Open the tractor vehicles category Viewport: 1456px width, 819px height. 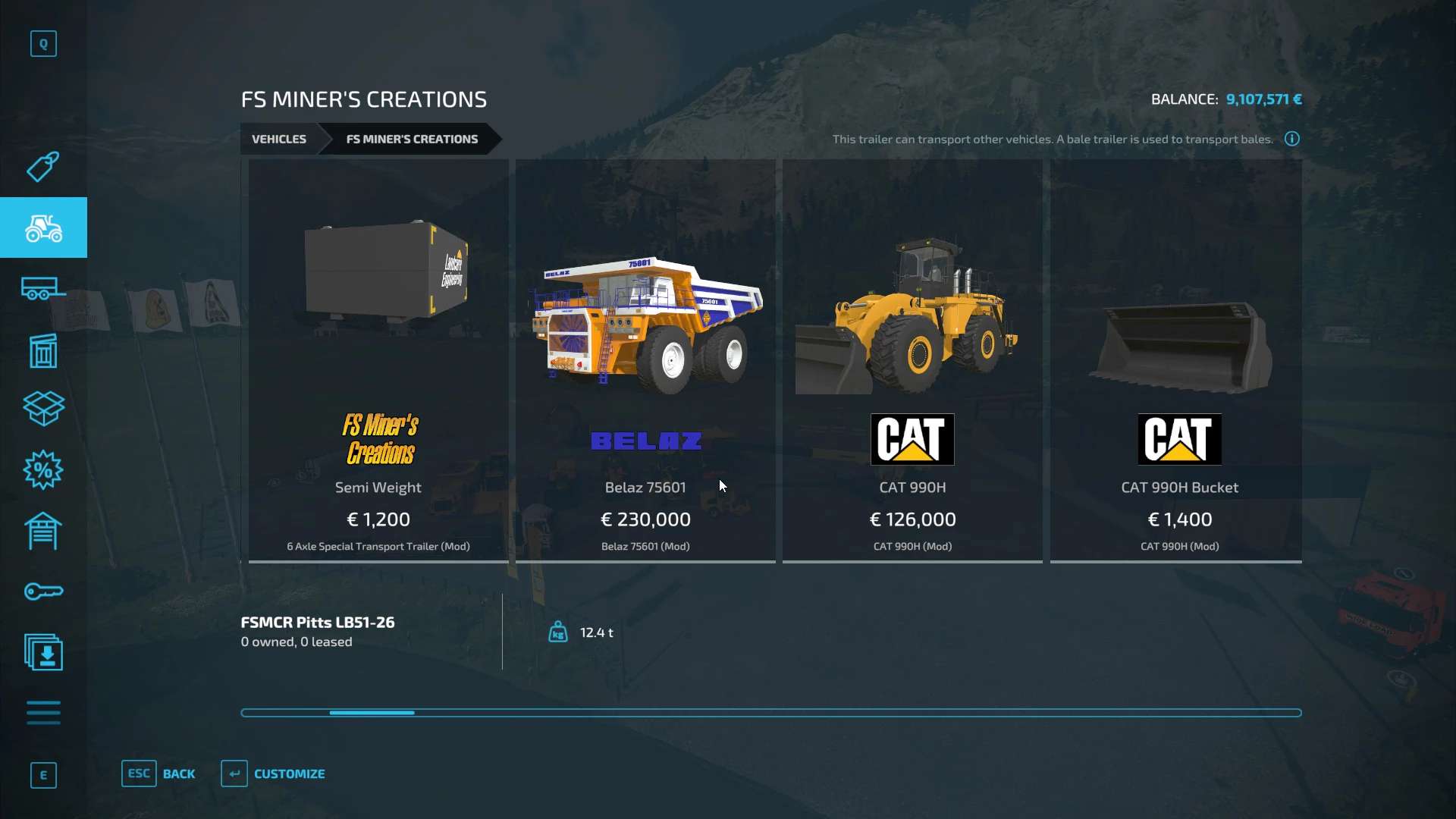(43, 227)
